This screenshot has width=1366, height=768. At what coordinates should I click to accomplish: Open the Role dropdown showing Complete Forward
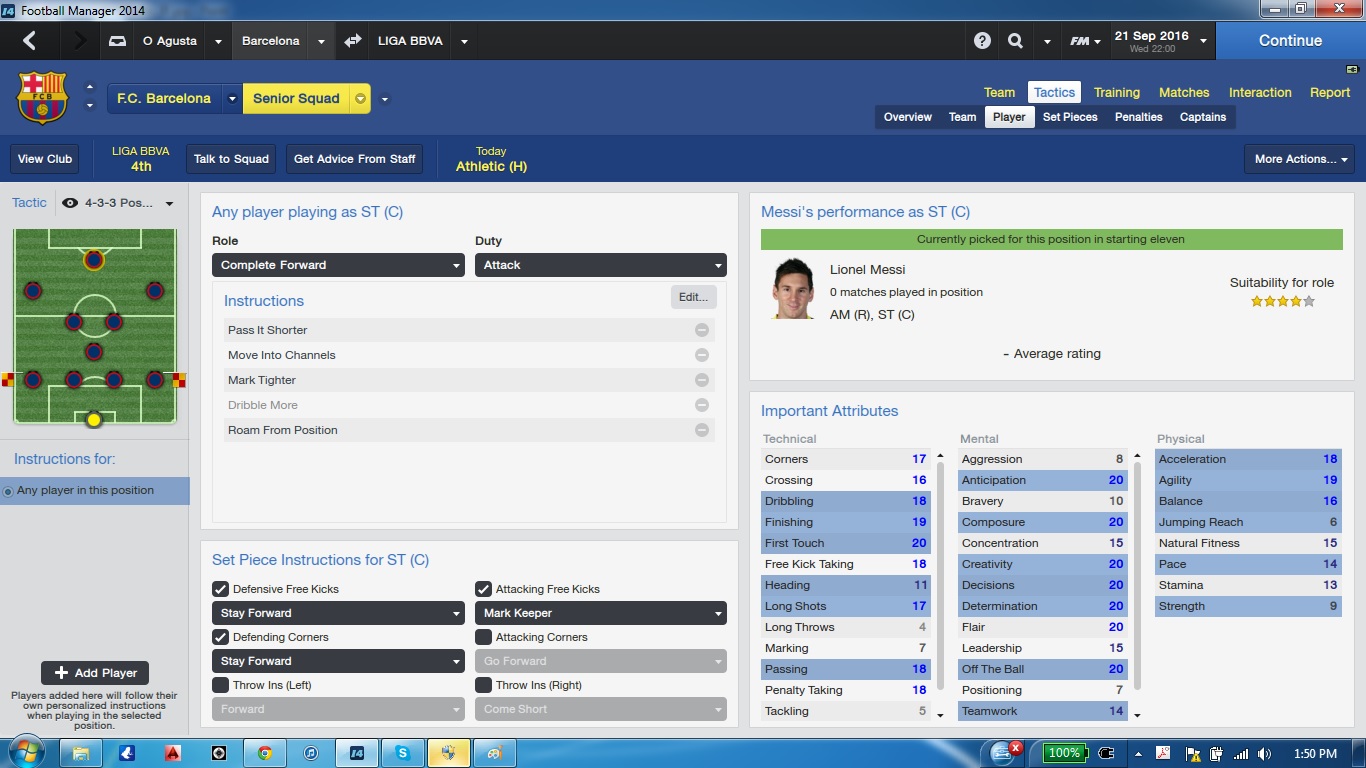point(338,265)
